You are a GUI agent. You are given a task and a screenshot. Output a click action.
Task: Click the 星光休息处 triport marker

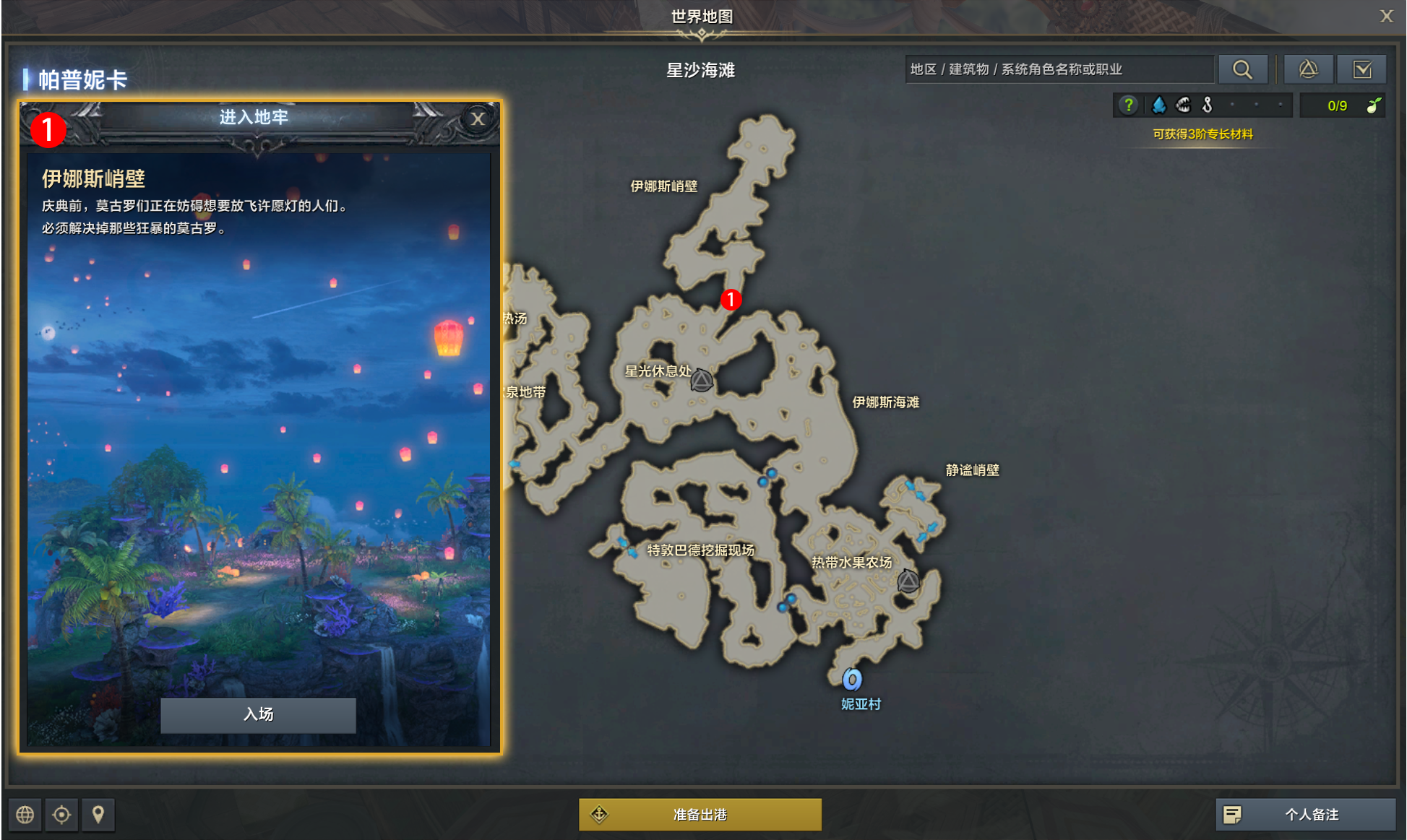701,380
